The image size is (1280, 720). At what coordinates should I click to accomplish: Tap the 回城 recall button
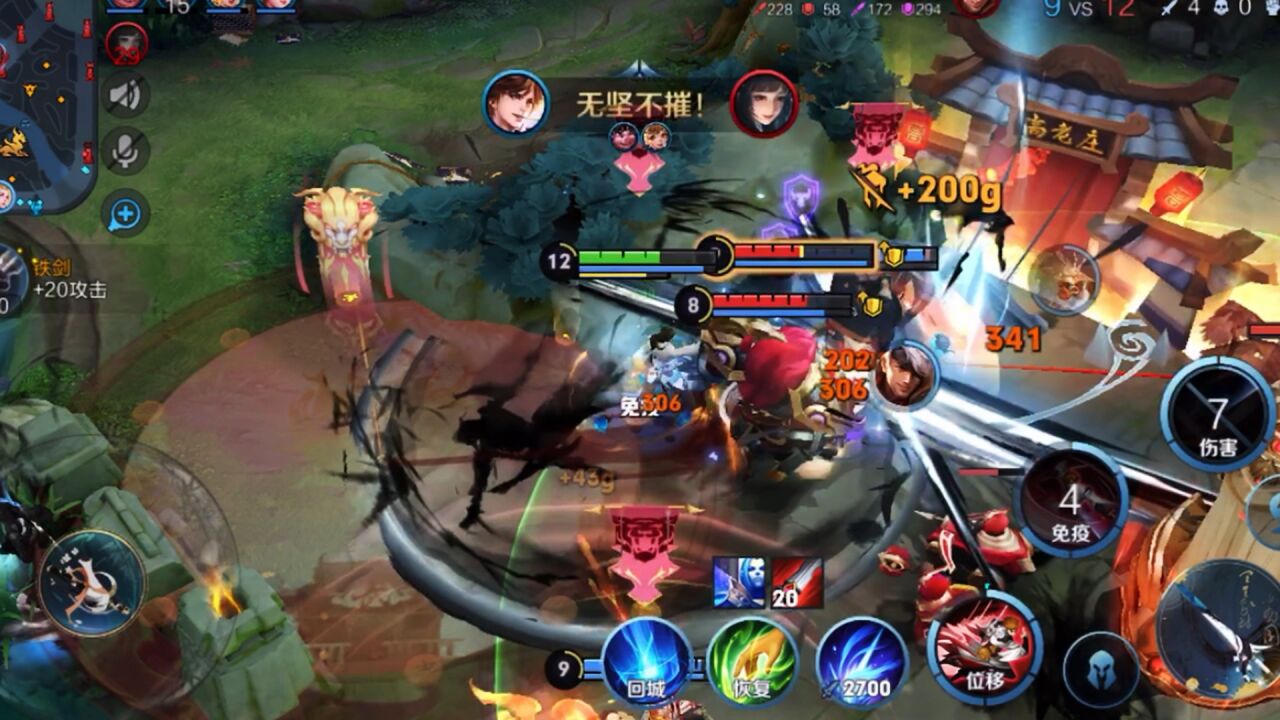click(x=646, y=662)
